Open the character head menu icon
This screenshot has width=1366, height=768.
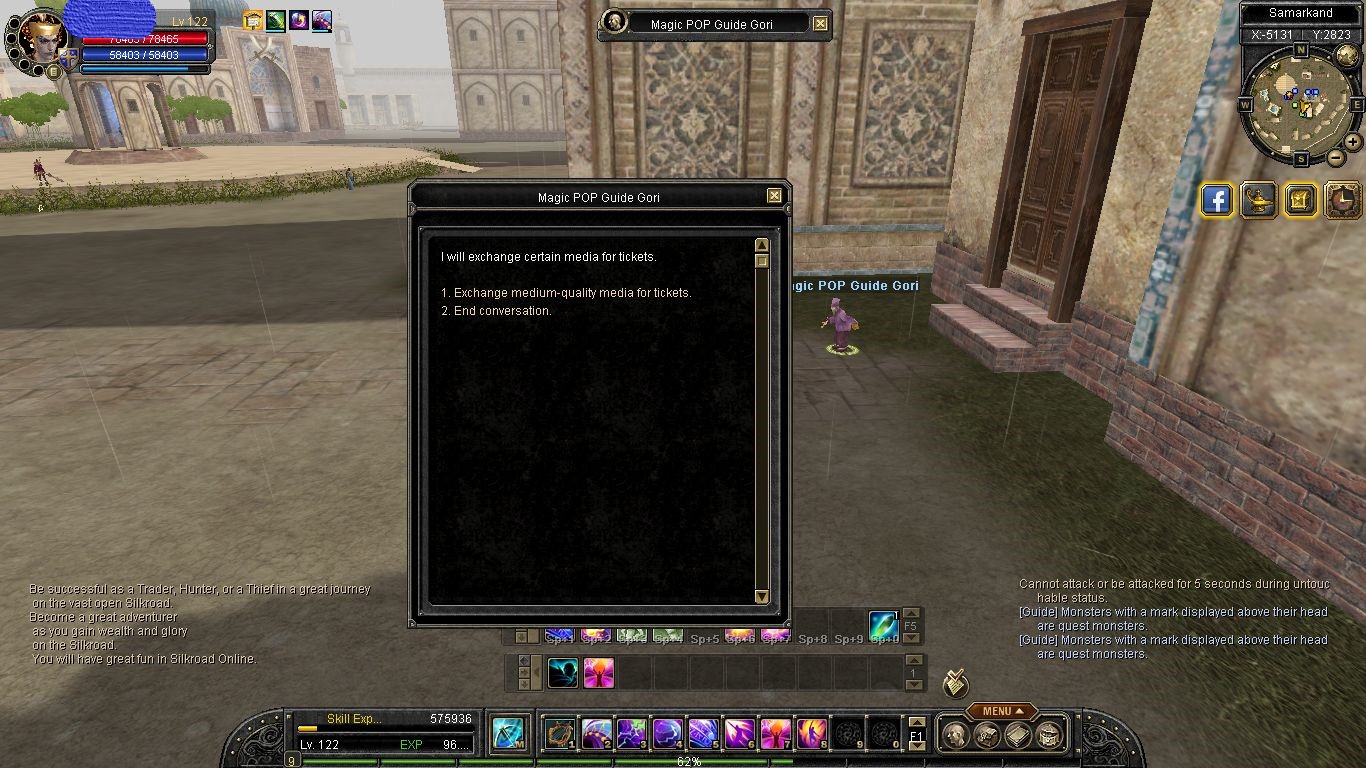pos(957,735)
